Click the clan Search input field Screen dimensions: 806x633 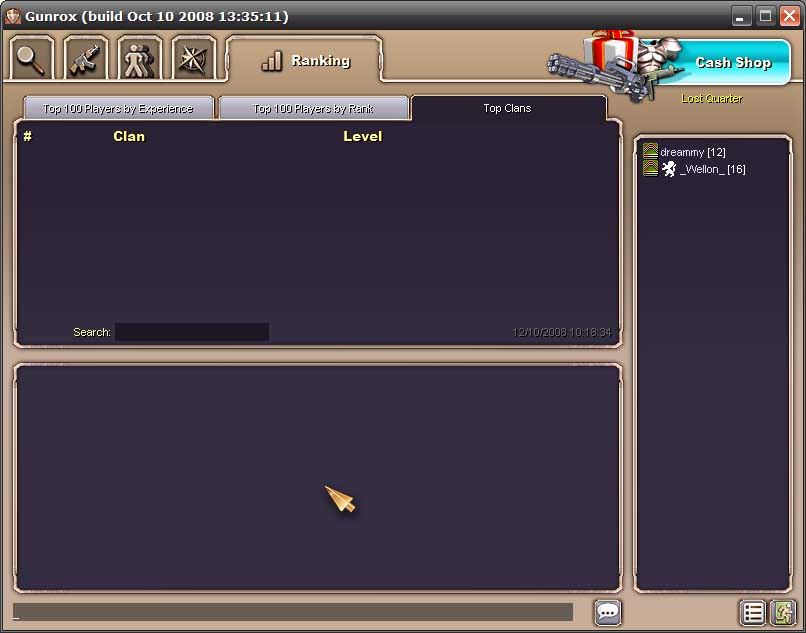tap(191, 332)
